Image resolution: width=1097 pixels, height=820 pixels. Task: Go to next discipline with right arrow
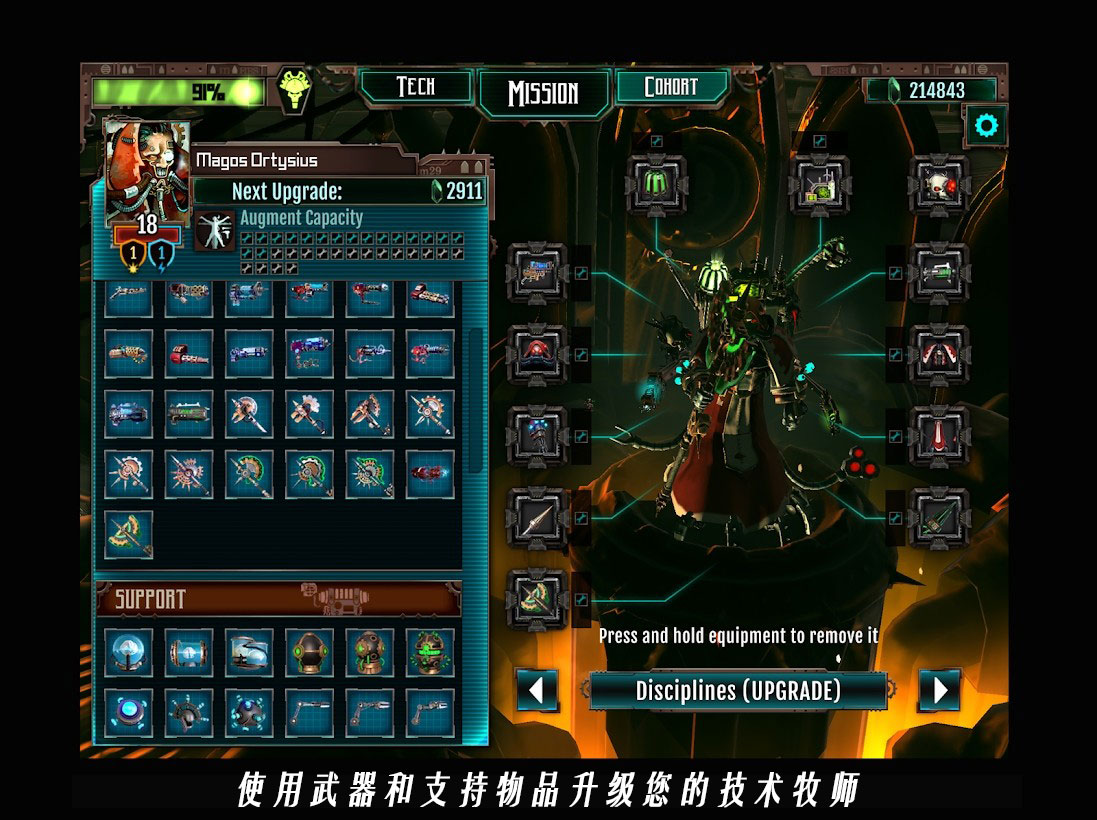pyautogui.click(x=939, y=690)
